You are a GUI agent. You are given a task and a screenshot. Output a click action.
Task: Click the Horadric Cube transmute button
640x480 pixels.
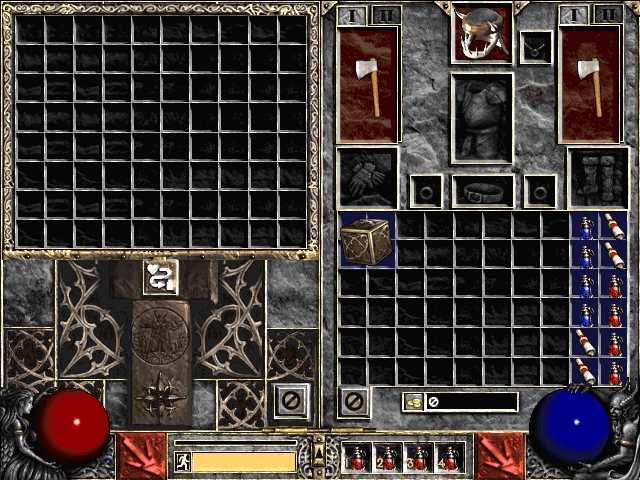click(161, 278)
